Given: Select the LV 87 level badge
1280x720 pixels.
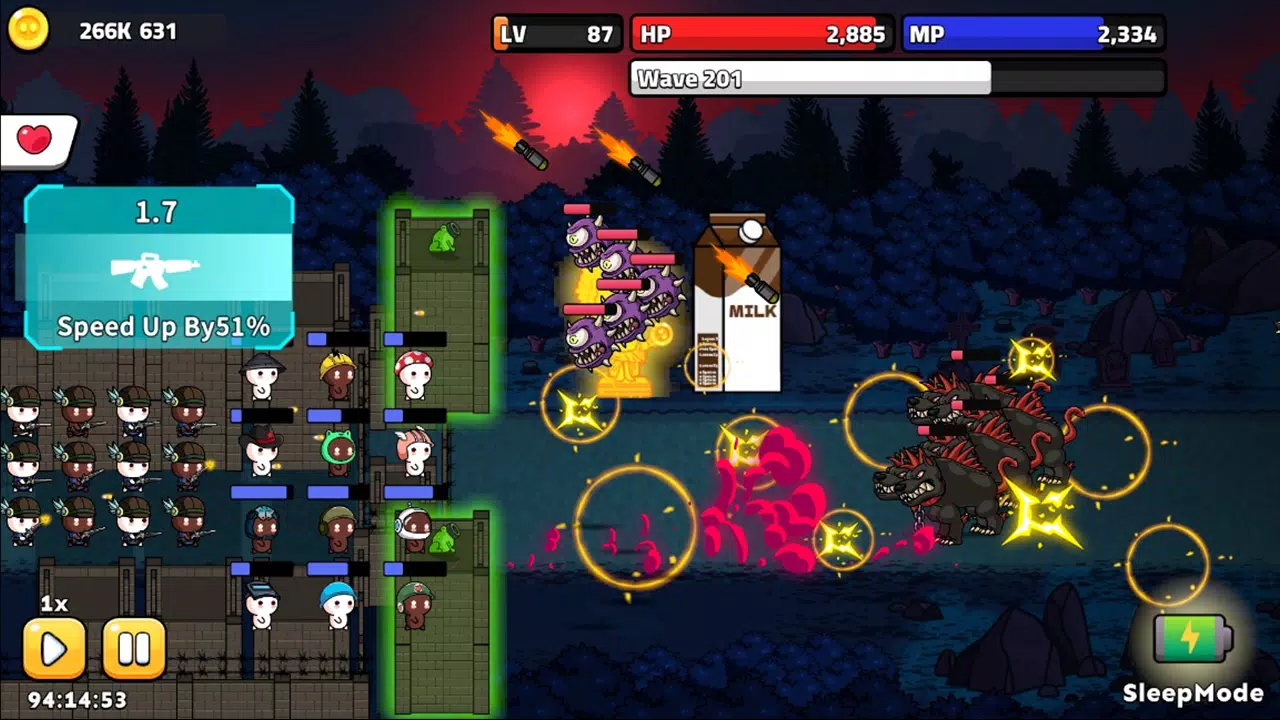Looking at the screenshot, I should tap(555, 32).
